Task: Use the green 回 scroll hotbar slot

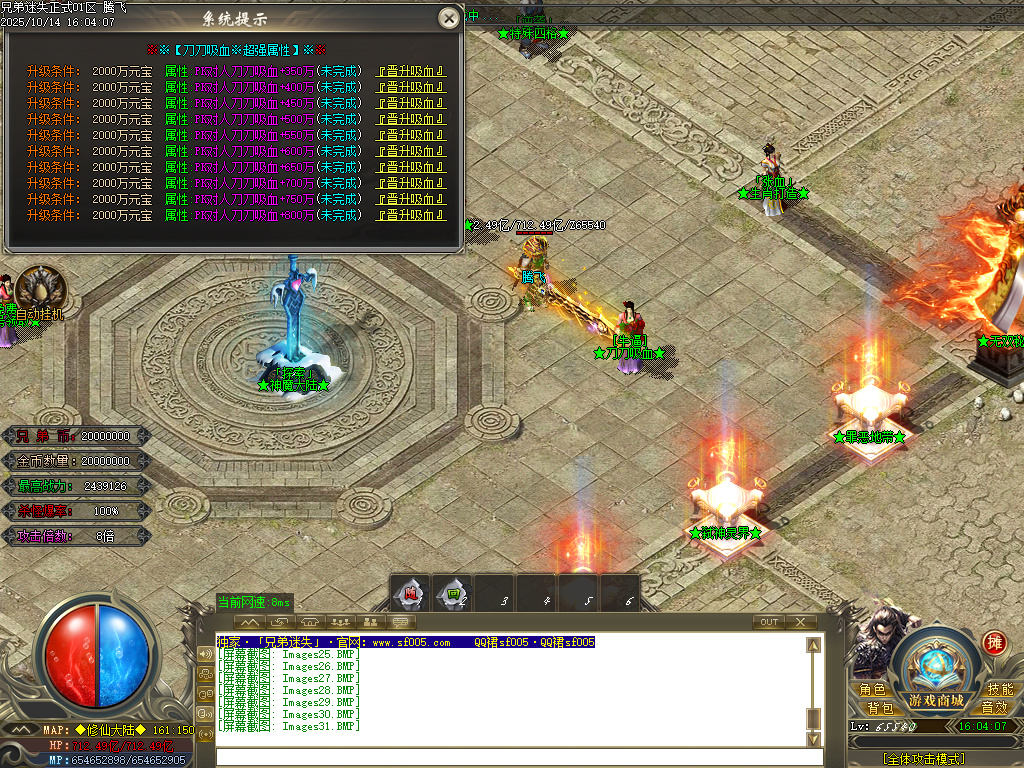Action: [x=452, y=594]
